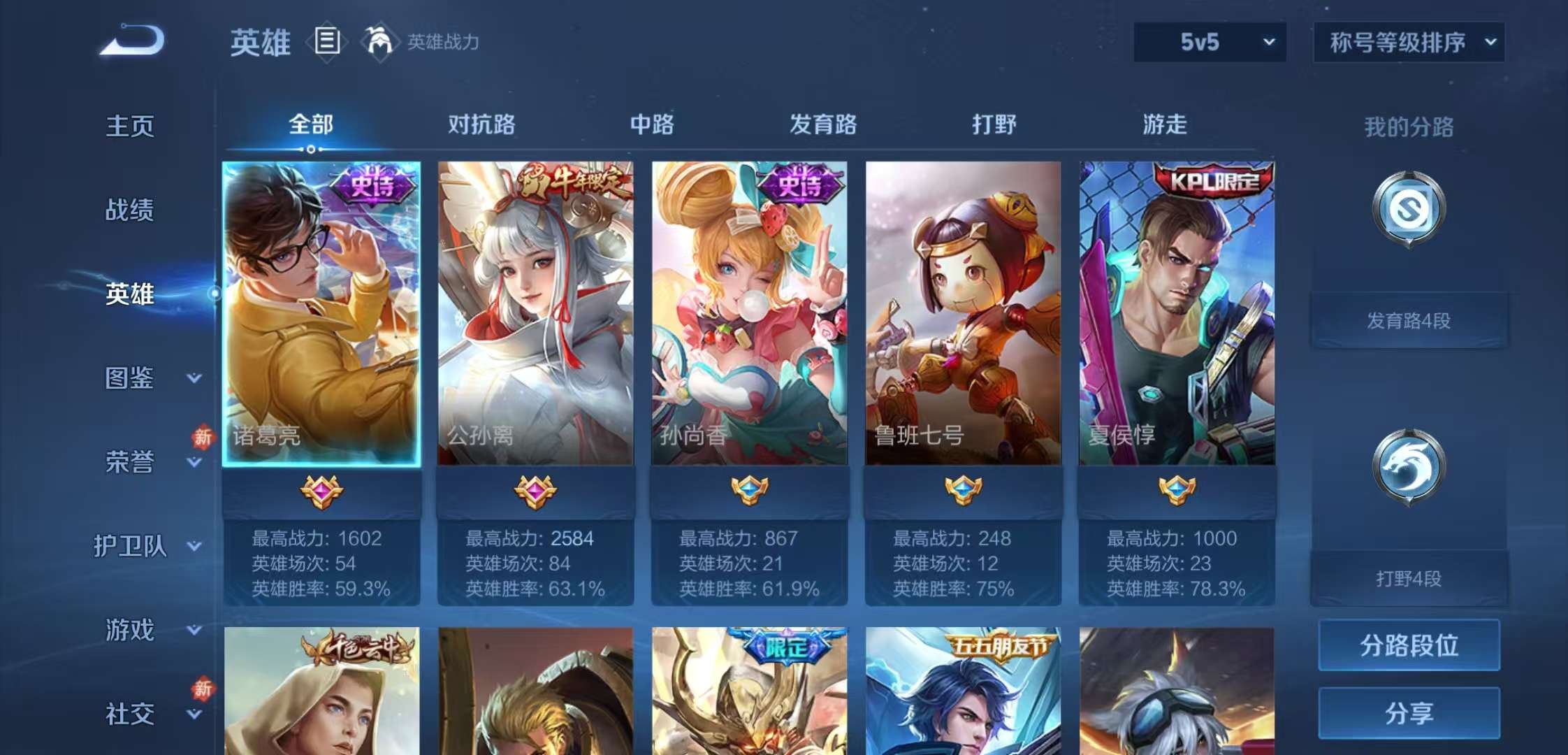Open the hero handbook icon beside 英雄 title
This screenshot has width=1568, height=755.
click(x=325, y=42)
